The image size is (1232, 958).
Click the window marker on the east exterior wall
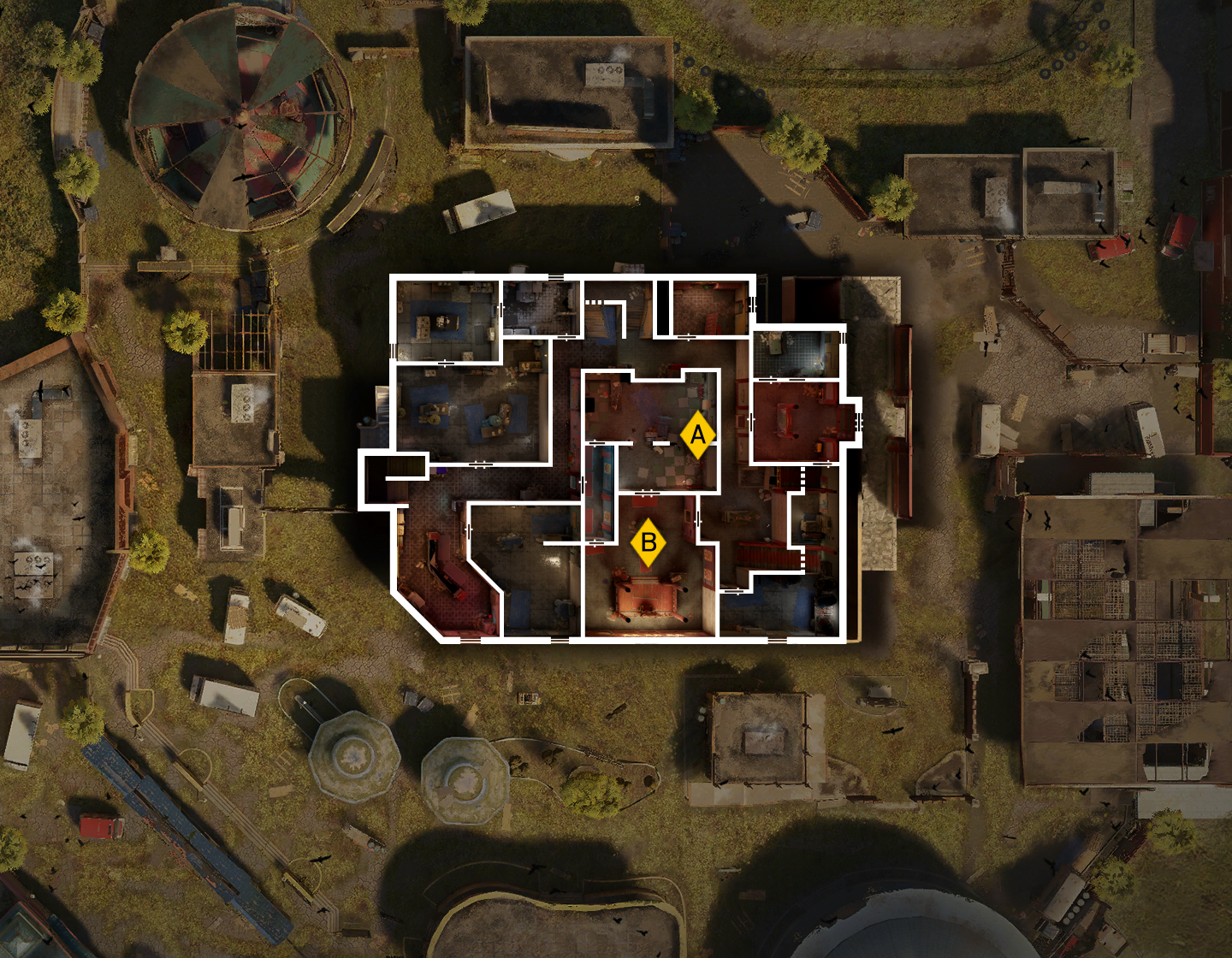pos(858,422)
